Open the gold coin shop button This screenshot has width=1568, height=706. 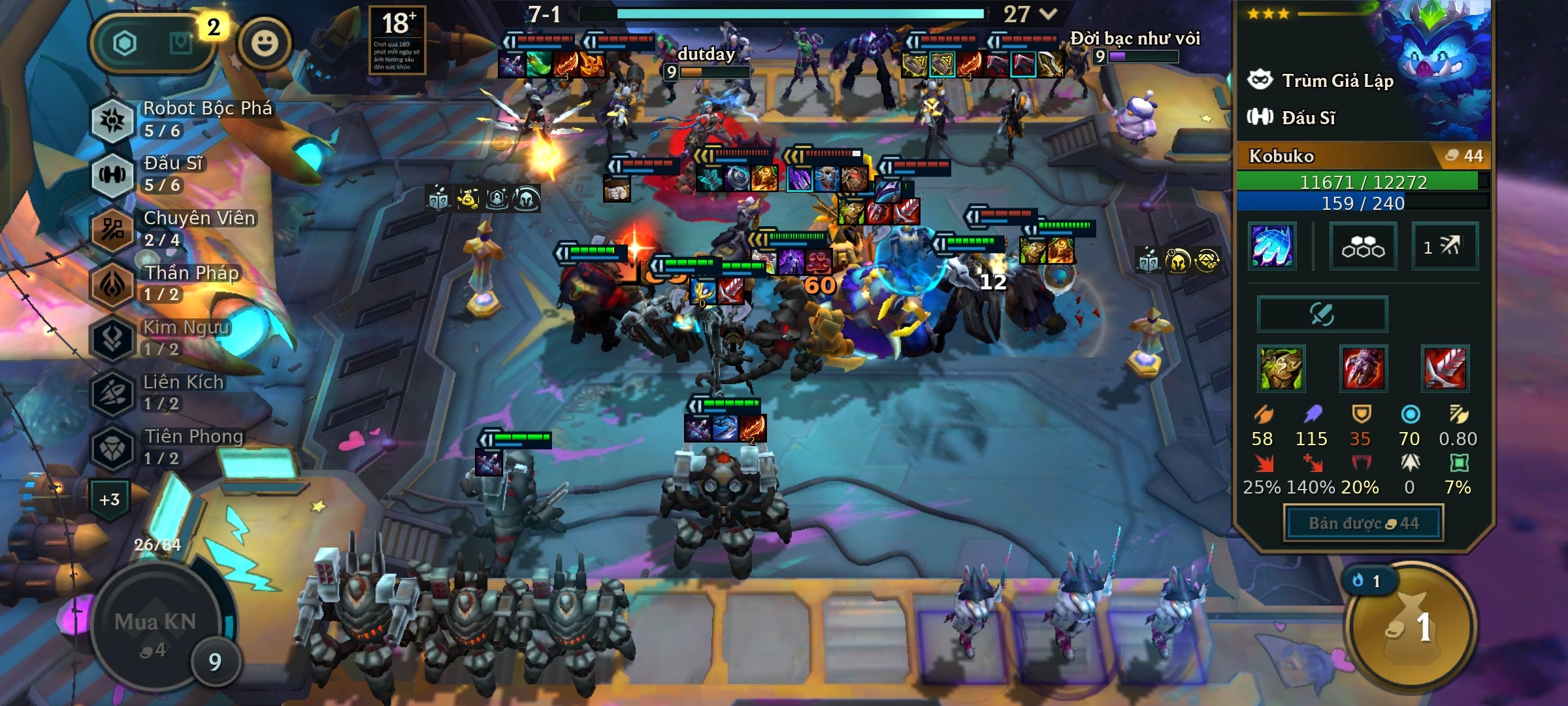(x=1411, y=626)
